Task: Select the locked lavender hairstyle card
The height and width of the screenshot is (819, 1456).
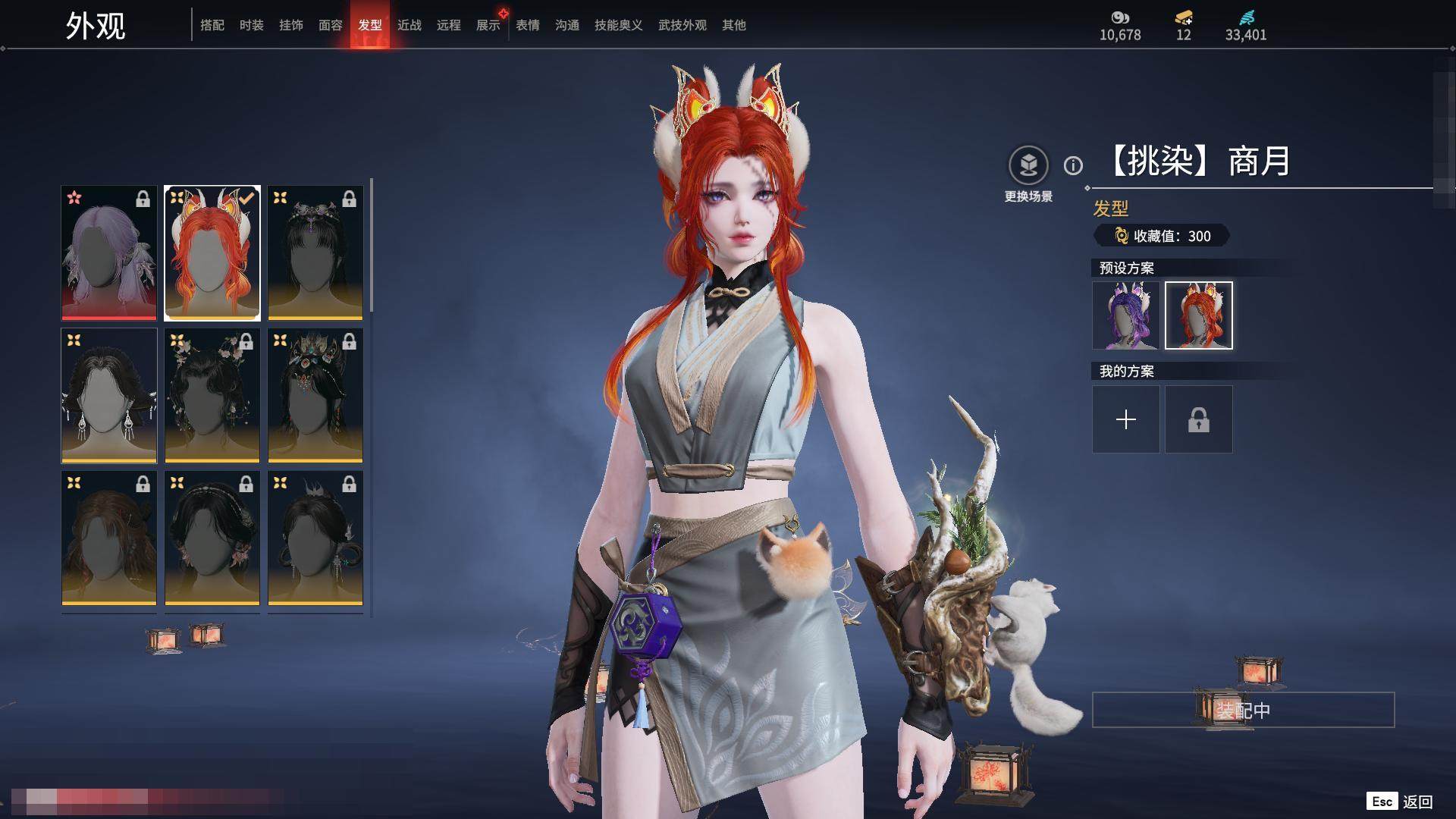Action: [x=109, y=253]
